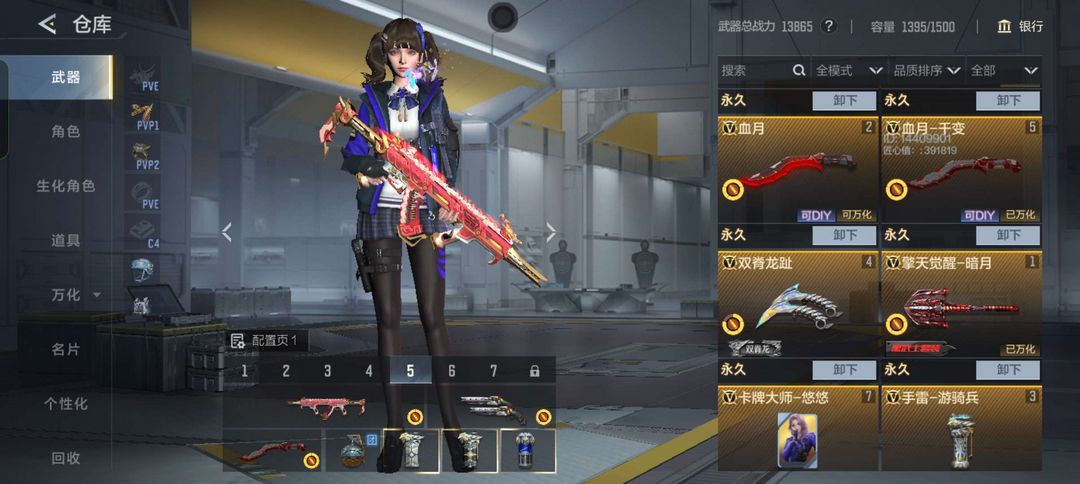Switch to the 角色 category
This screenshot has height=484, width=1080.
[66, 131]
